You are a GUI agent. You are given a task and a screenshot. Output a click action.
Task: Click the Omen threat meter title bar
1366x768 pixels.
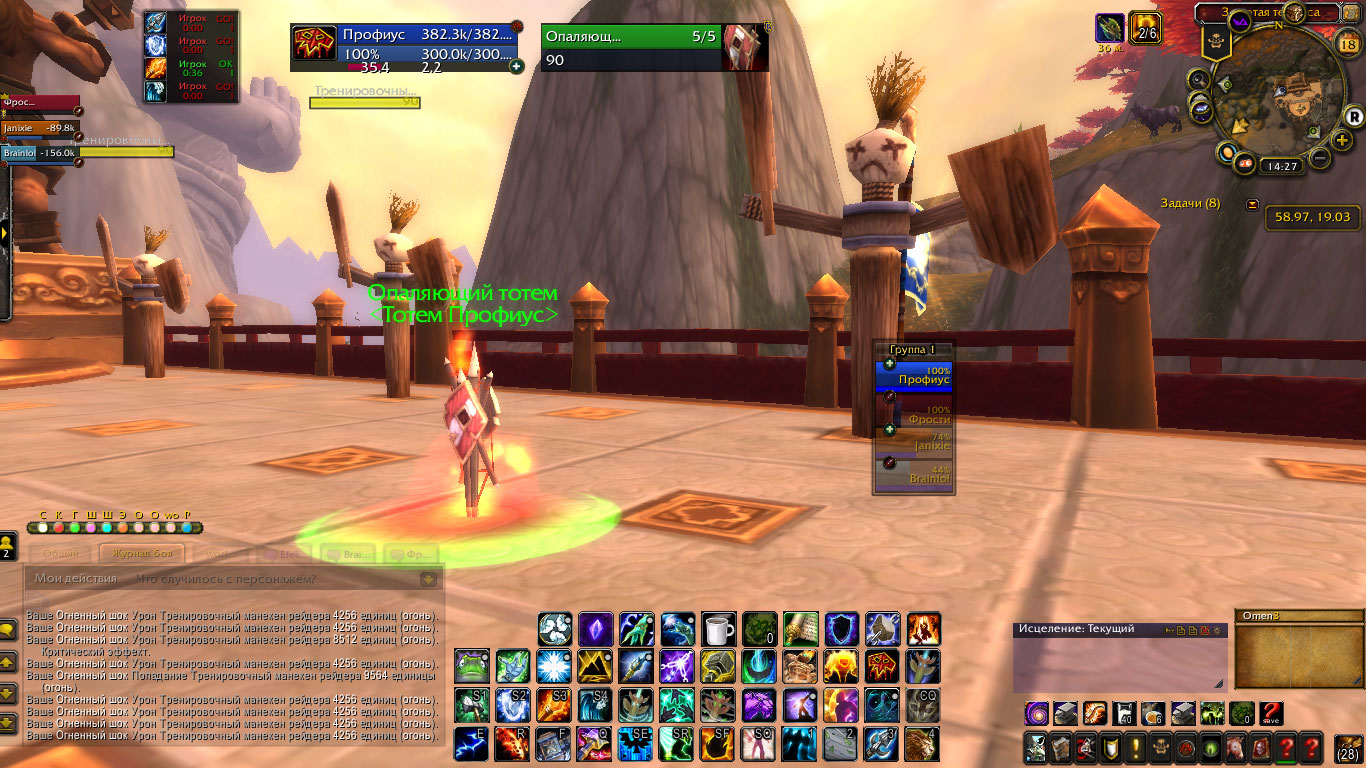[x=1290, y=616]
